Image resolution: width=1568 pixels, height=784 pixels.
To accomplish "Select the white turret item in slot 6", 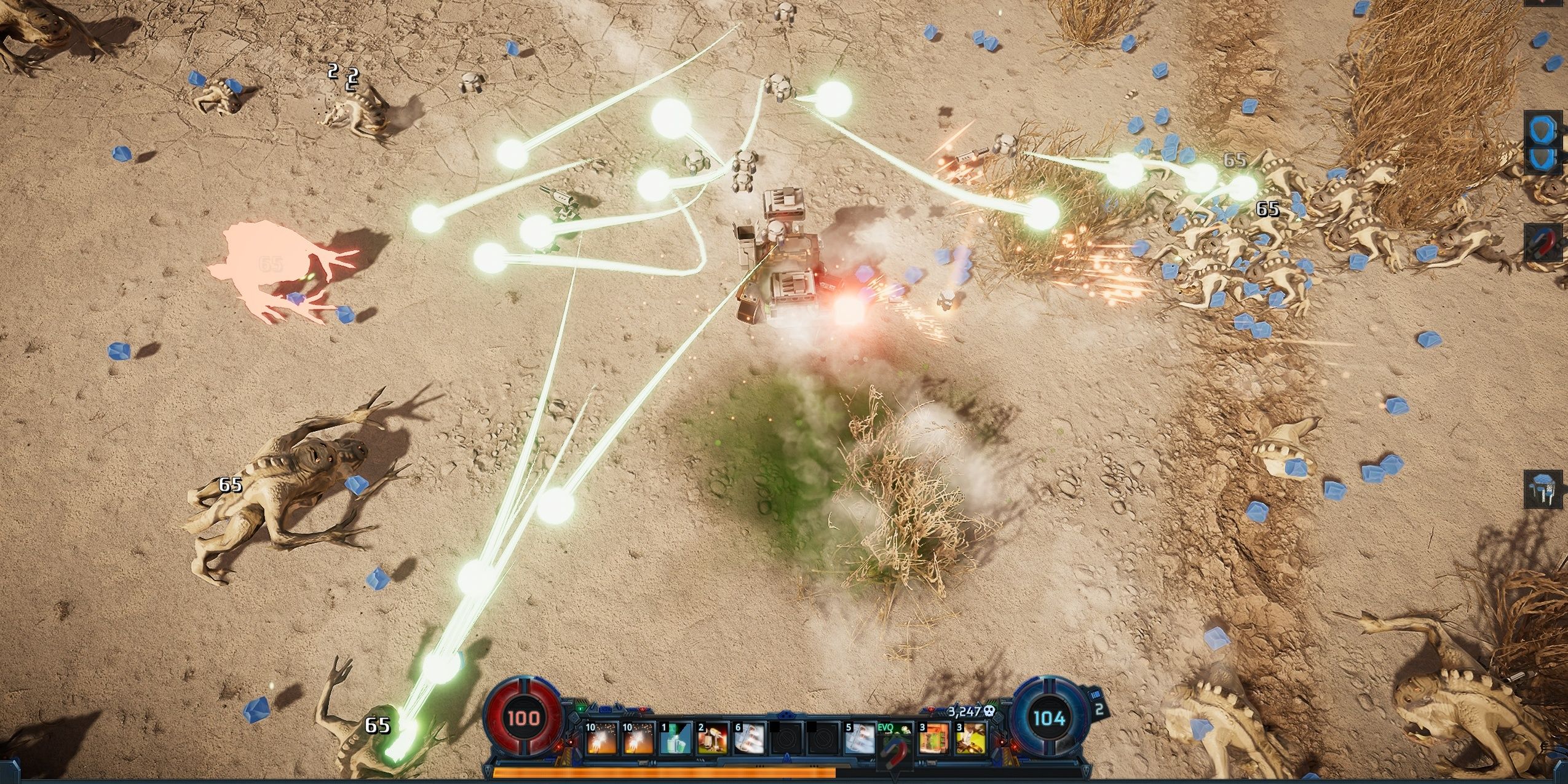I will pyautogui.click(x=749, y=740).
